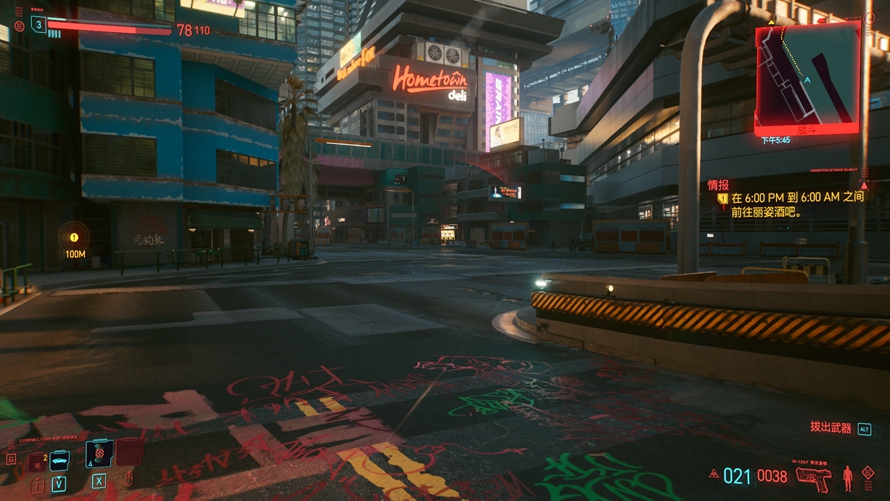Use the consumable item slot showing 4
Image resolution: width=890 pixels, height=501 pixels.
click(99, 454)
